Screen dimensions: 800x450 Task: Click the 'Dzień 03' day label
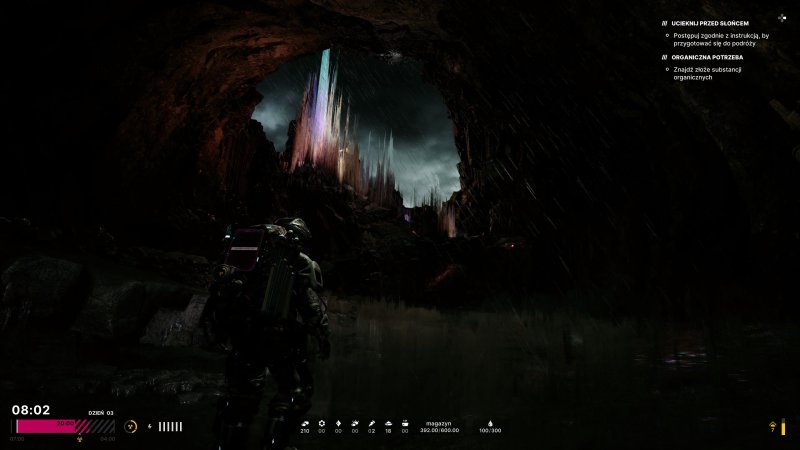101,412
